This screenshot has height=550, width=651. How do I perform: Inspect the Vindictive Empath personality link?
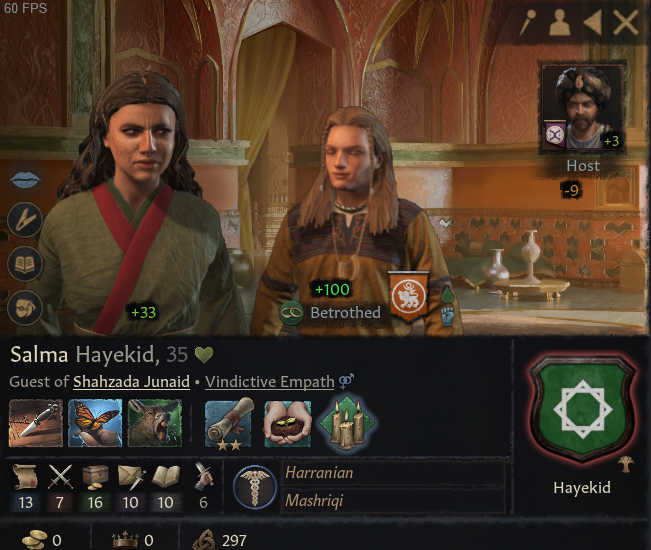pos(270,381)
